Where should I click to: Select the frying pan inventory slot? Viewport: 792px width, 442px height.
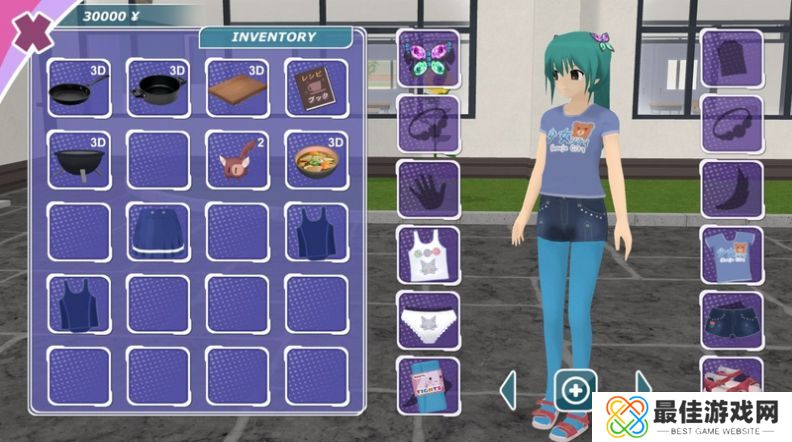pos(78,88)
